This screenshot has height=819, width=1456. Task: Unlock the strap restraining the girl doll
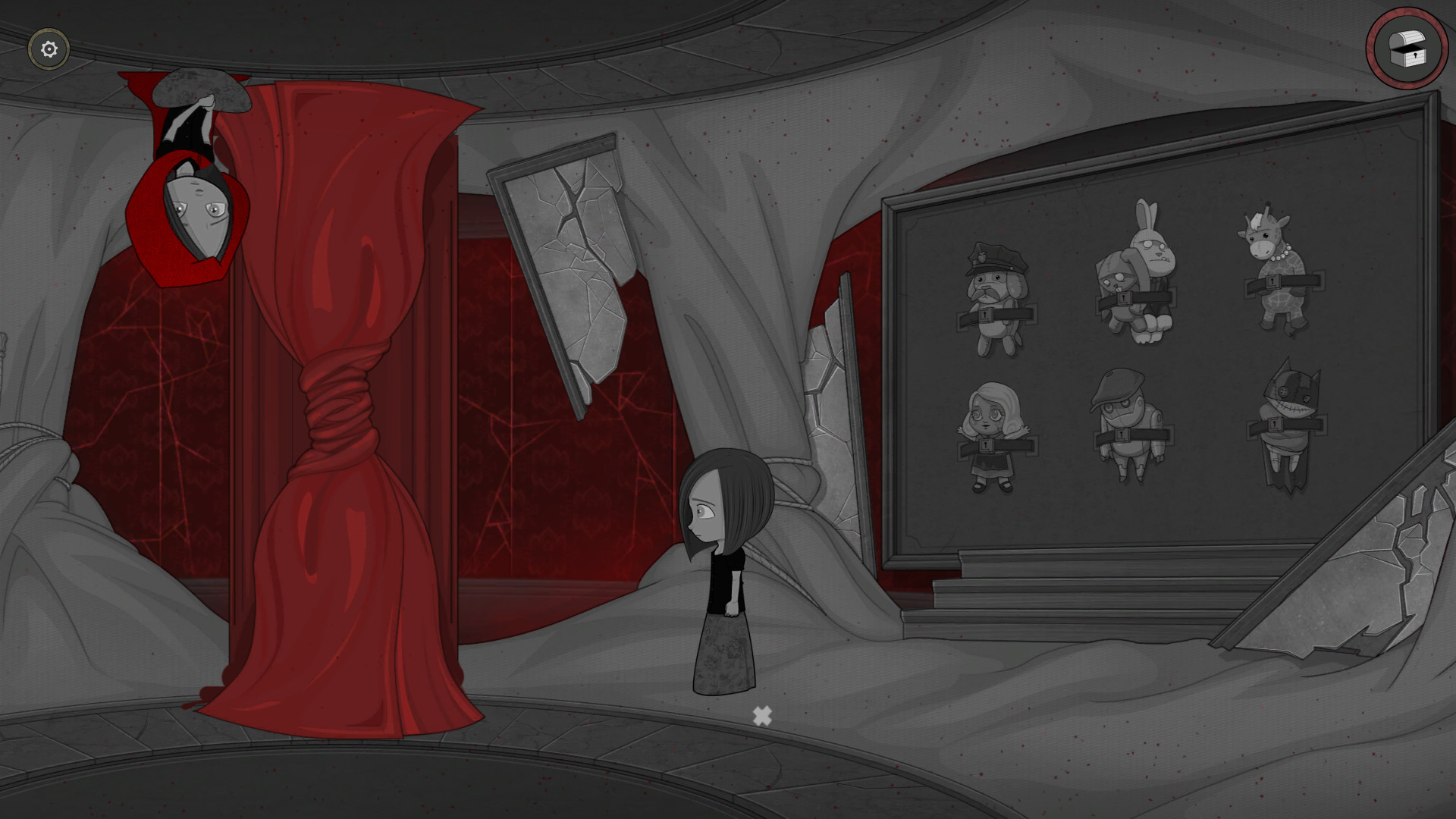tap(987, 447)
